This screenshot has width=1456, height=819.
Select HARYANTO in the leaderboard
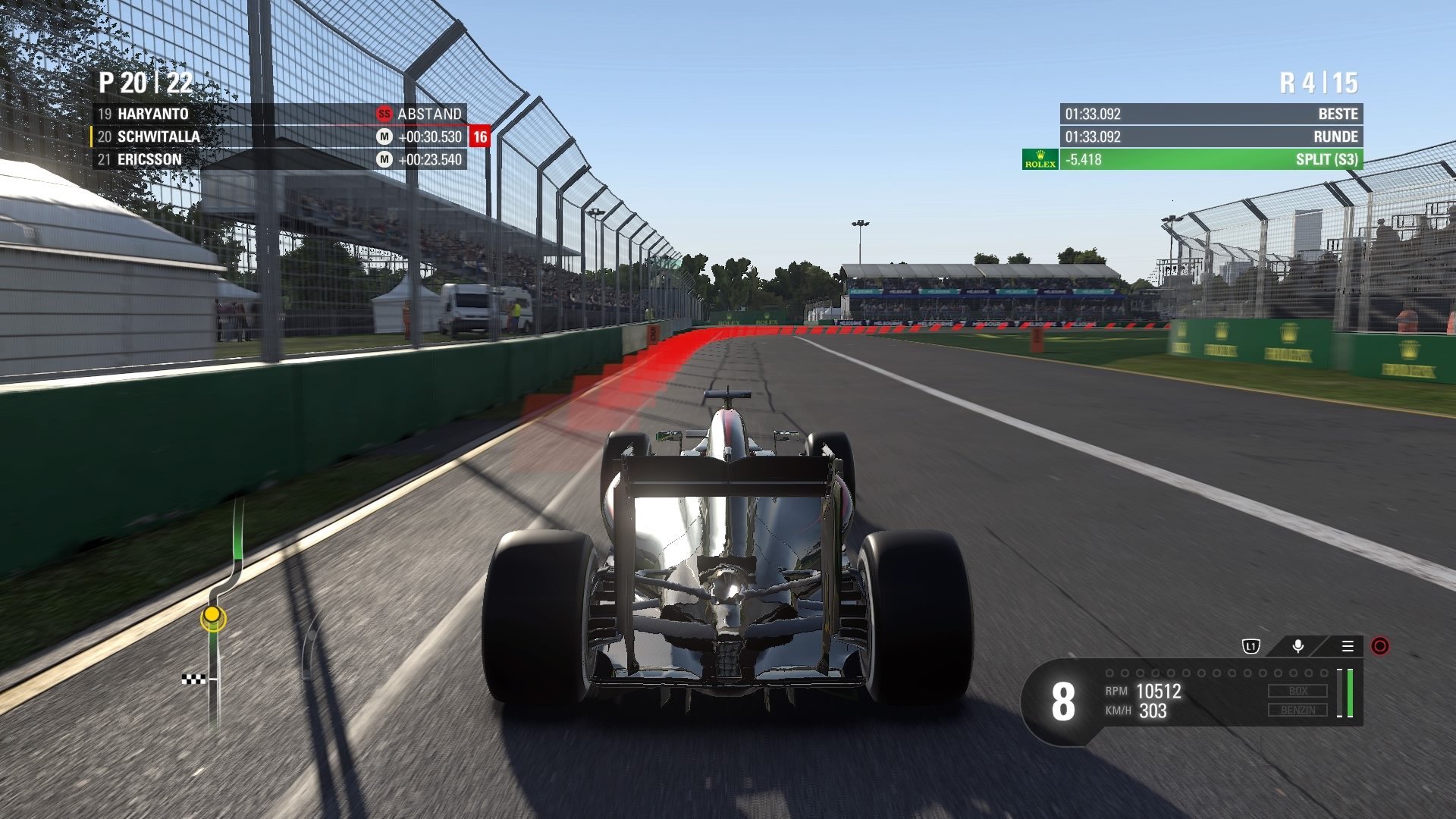(x=154, y=114)
